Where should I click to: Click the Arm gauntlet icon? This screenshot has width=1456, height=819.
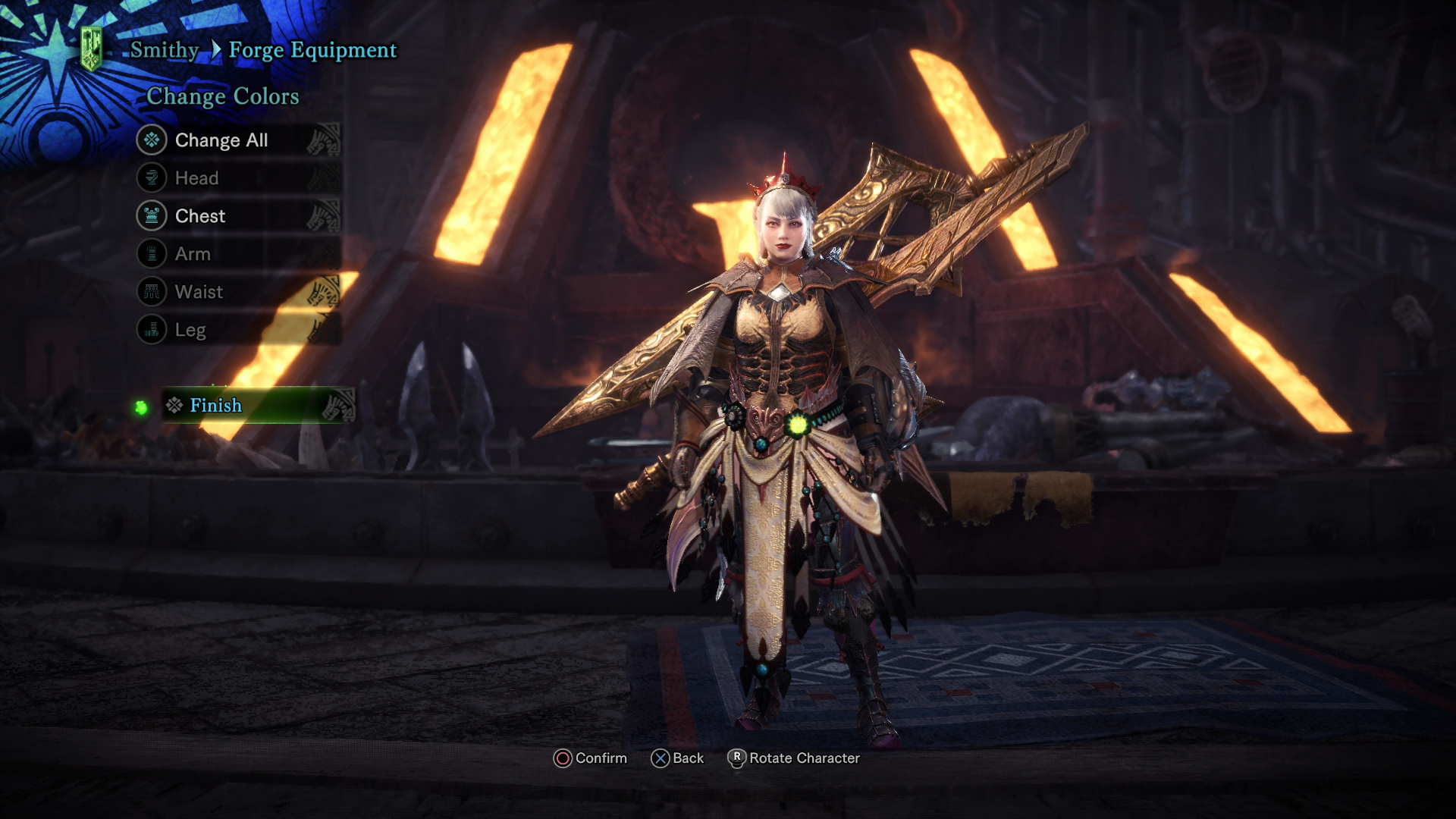[152, 253]
